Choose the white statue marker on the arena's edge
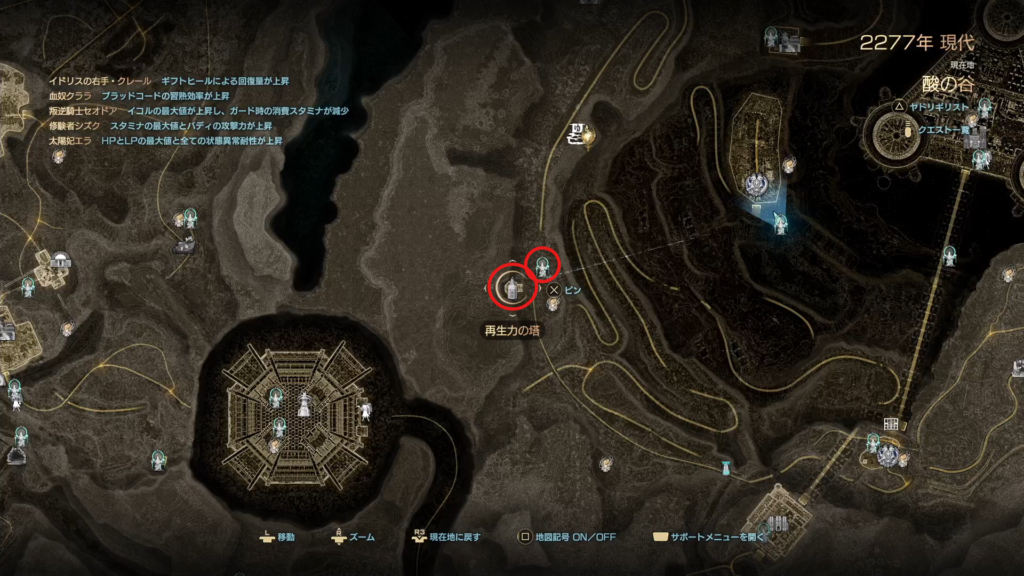This screenshot has height=576, width=1024. pos(366,409)
